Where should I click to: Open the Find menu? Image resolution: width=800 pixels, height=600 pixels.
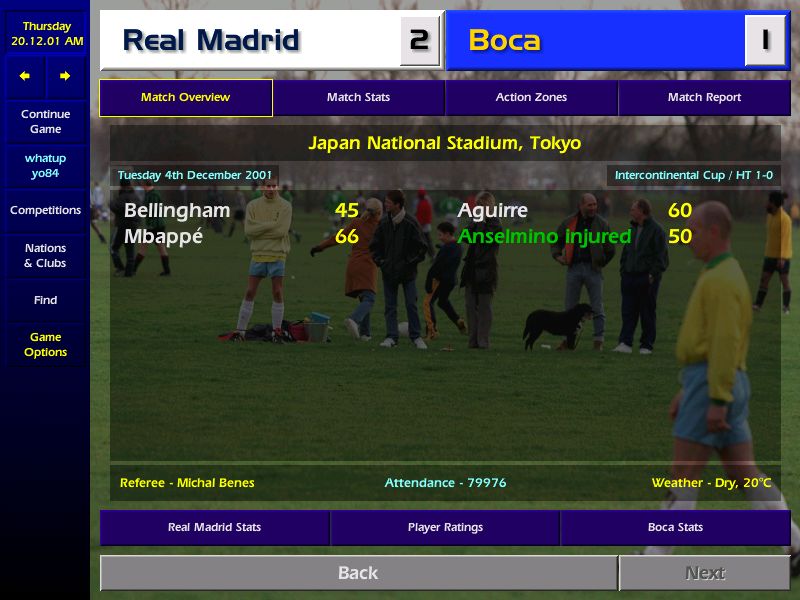tap(45, 300)
